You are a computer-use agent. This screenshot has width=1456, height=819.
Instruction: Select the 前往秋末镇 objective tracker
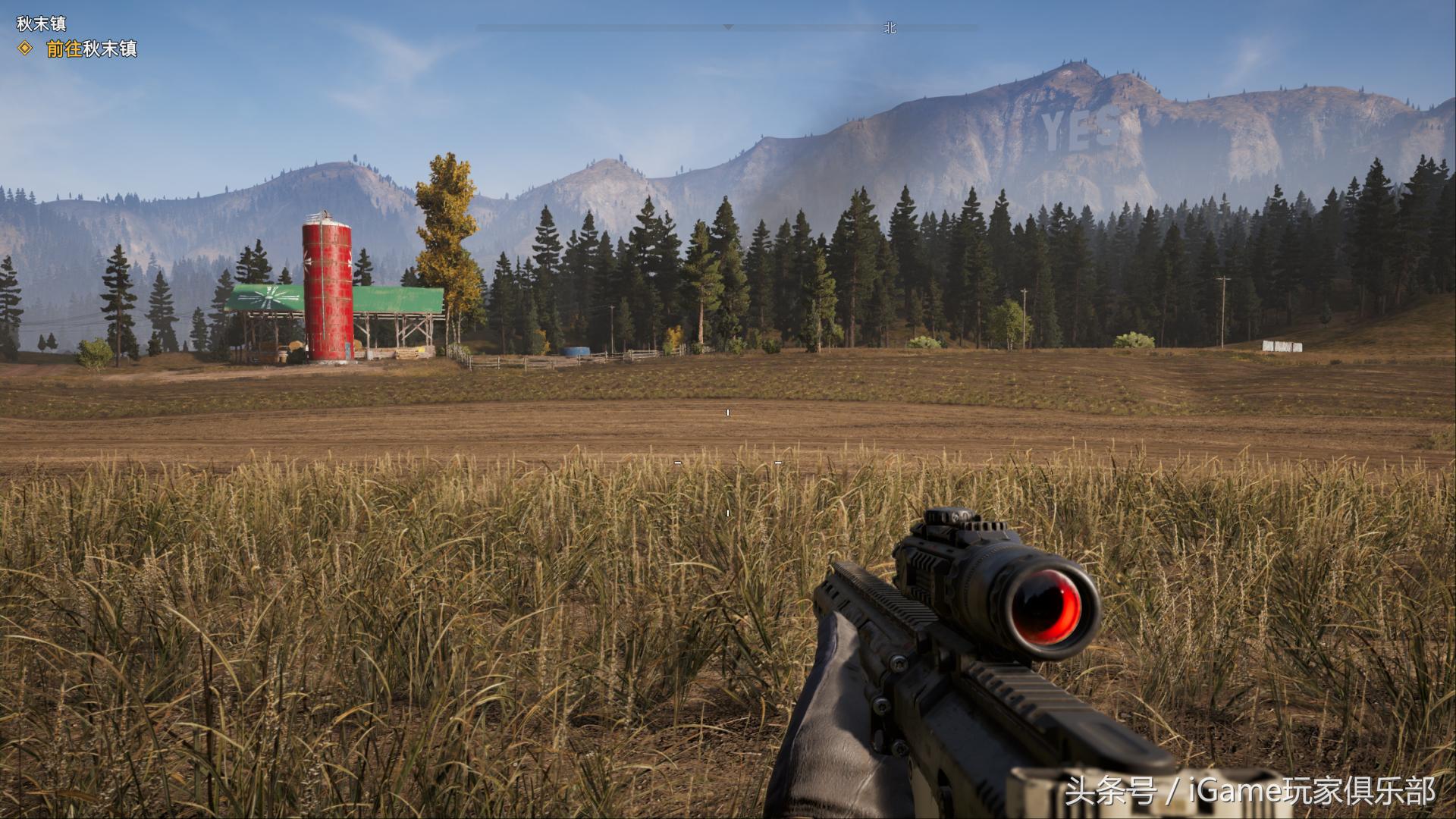click(x=91, y=49)
